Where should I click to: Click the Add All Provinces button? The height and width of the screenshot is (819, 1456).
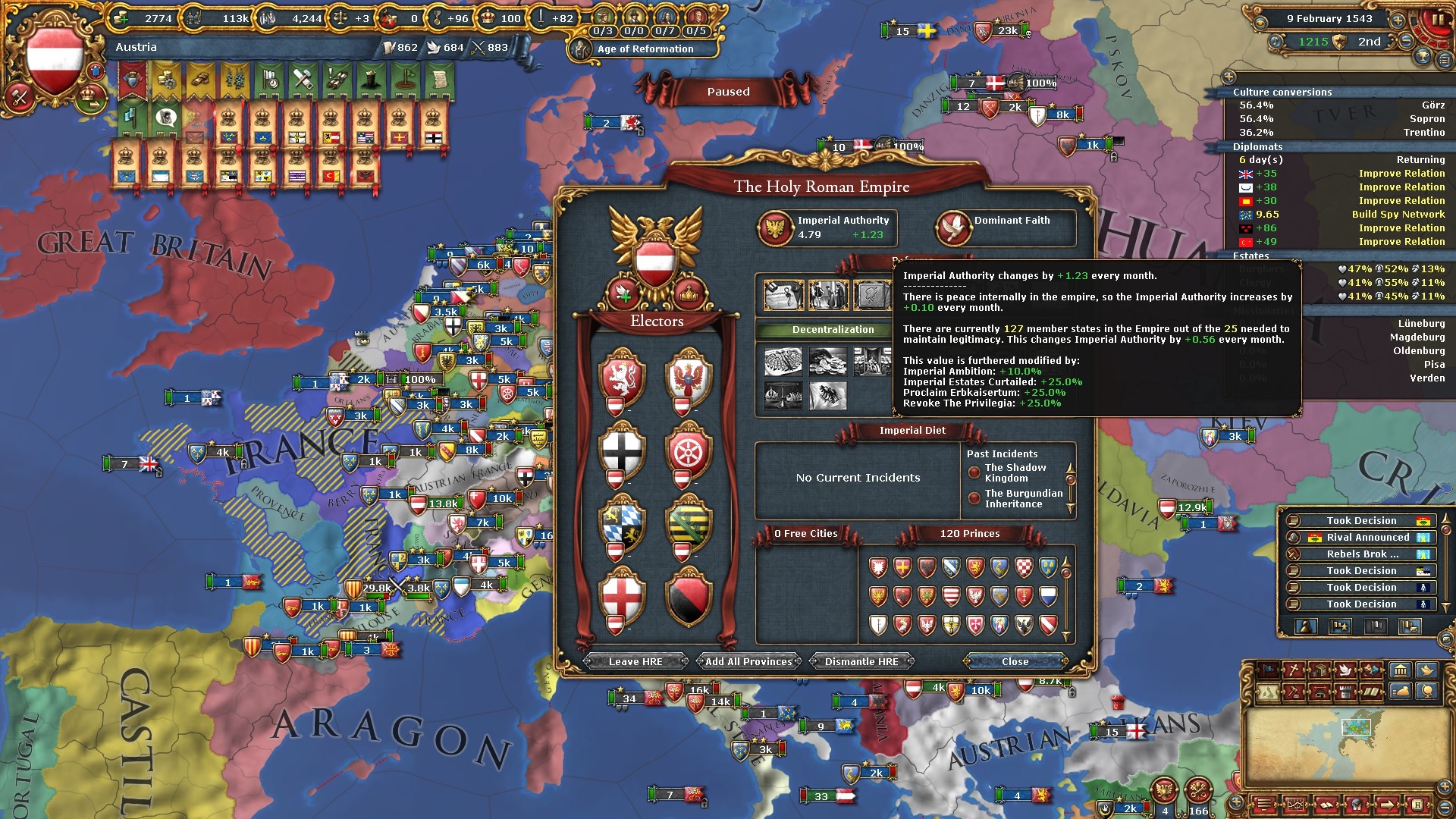pyautogui.click(x=748, y=661)
